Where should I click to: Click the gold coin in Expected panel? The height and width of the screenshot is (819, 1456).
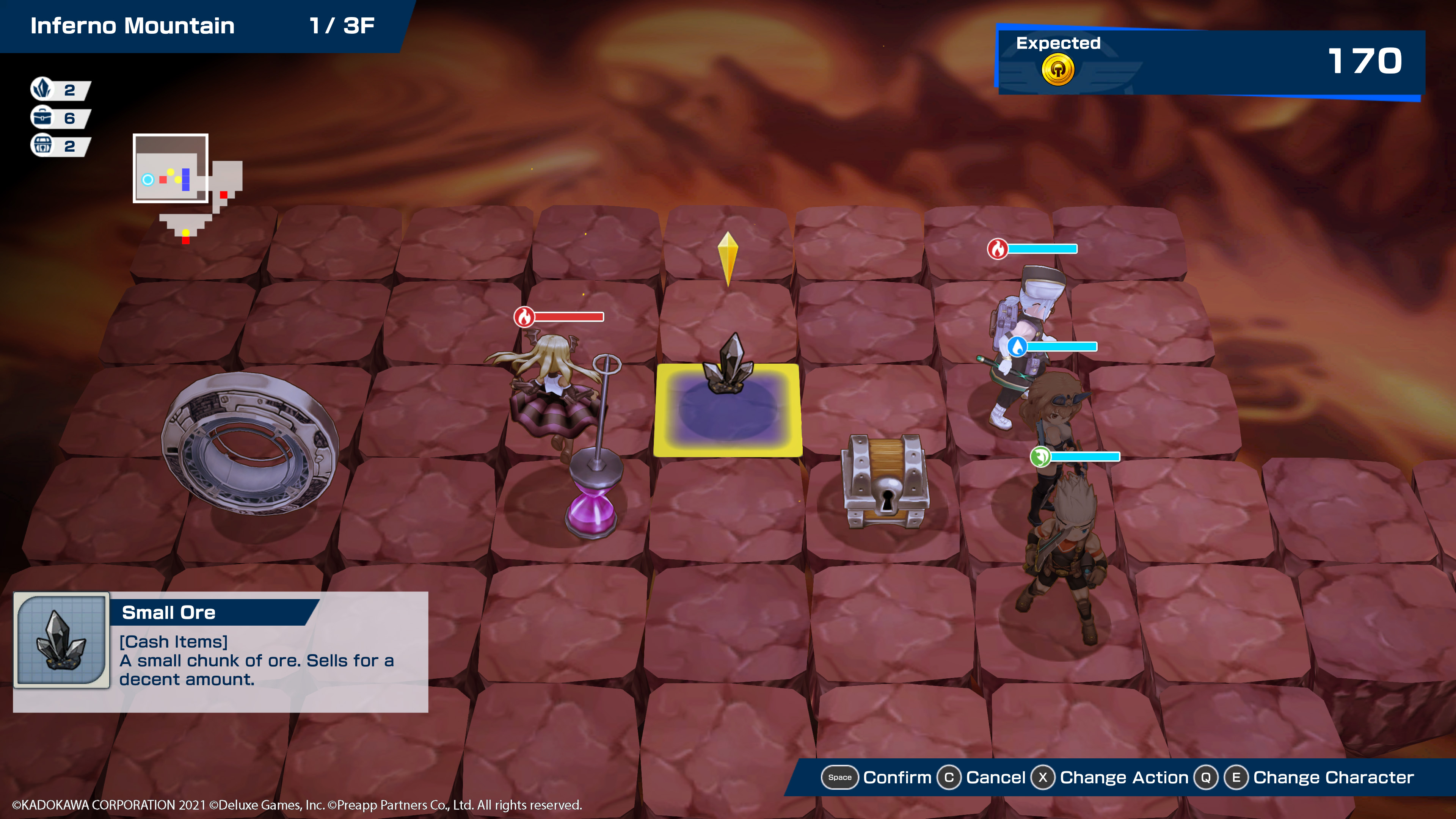pos(1057,70)
